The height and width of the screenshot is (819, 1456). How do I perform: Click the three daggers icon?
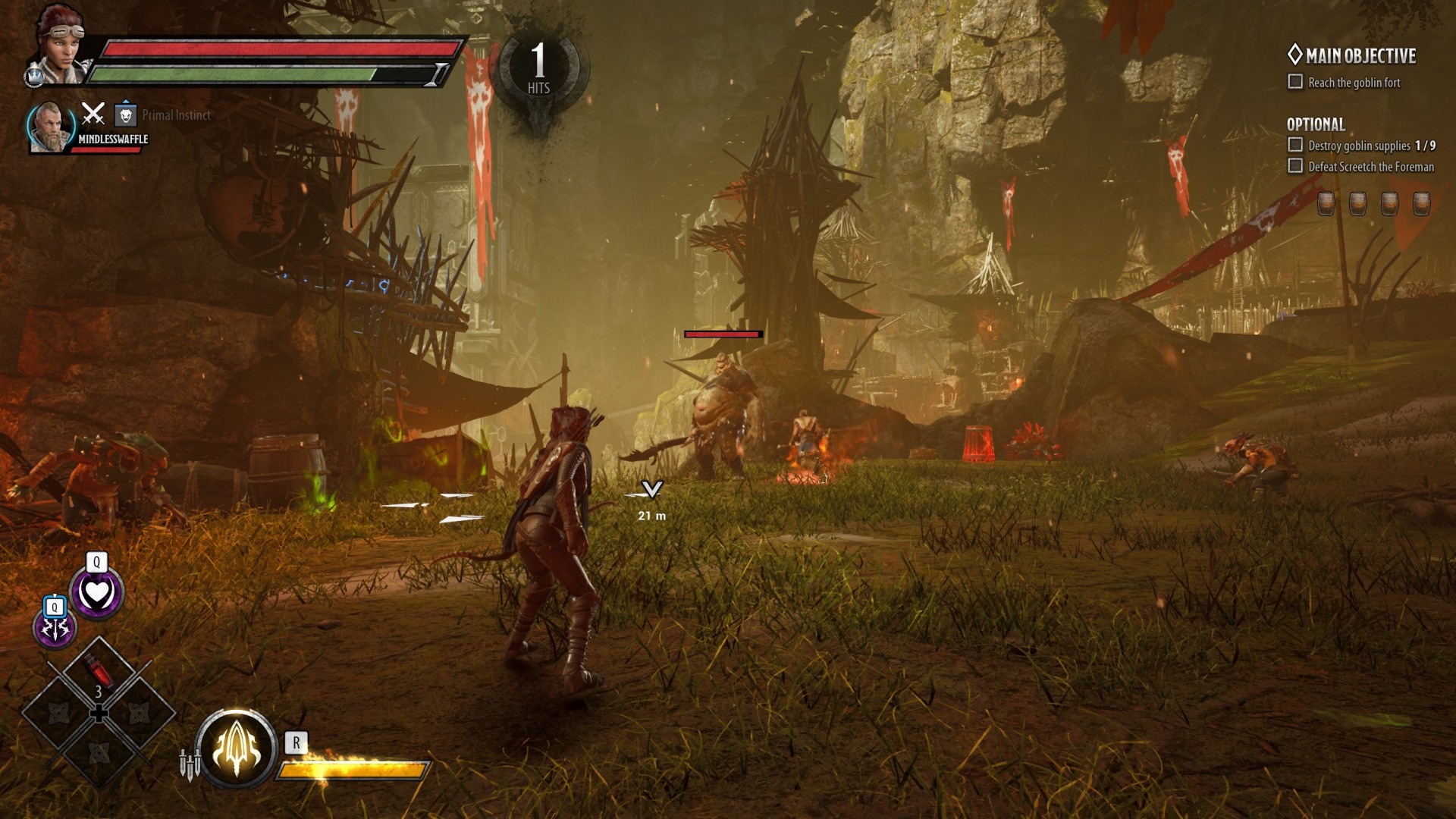[190, 763]
